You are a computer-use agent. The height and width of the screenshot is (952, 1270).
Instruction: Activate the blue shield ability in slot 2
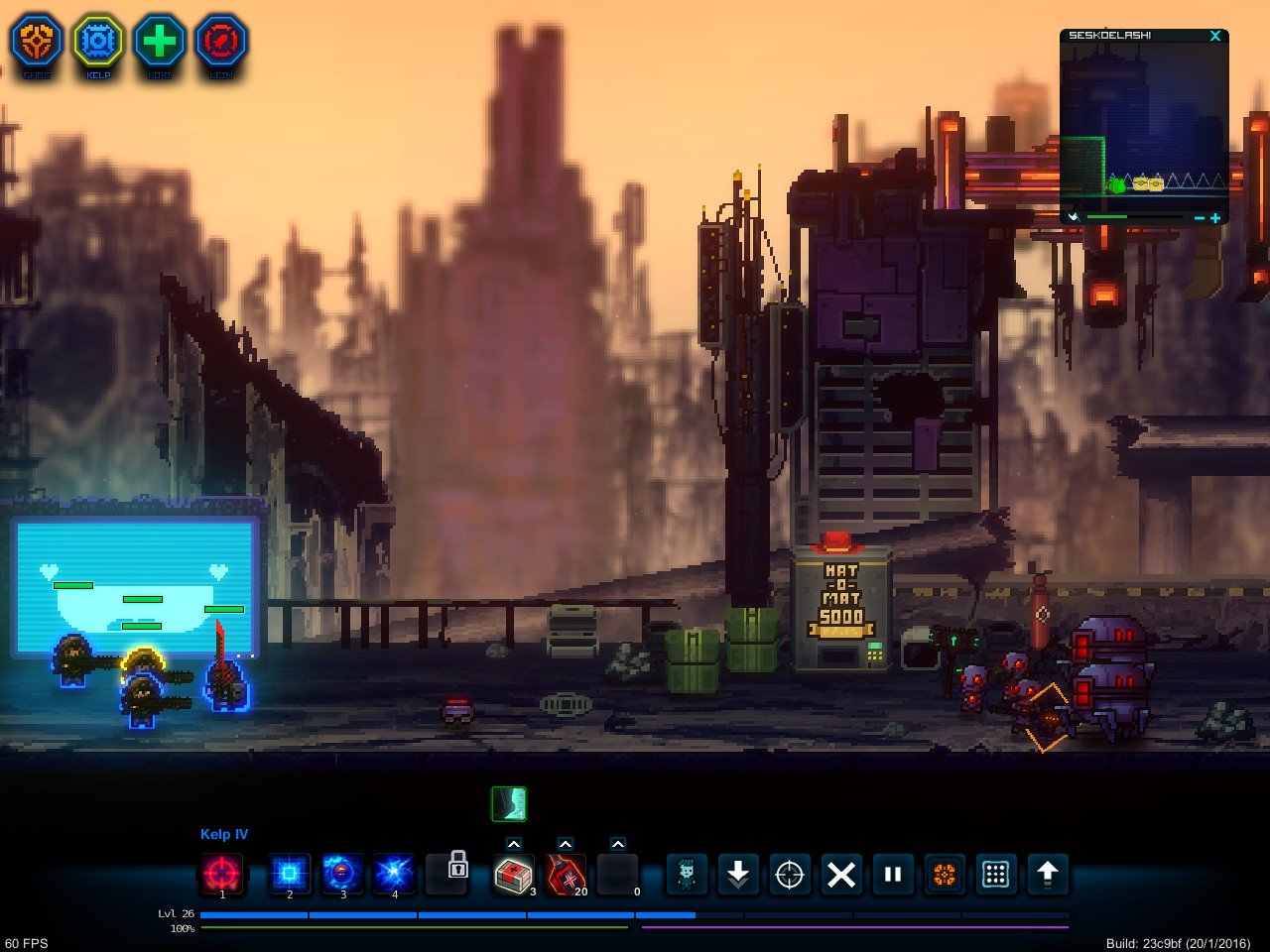pos(289,875)
